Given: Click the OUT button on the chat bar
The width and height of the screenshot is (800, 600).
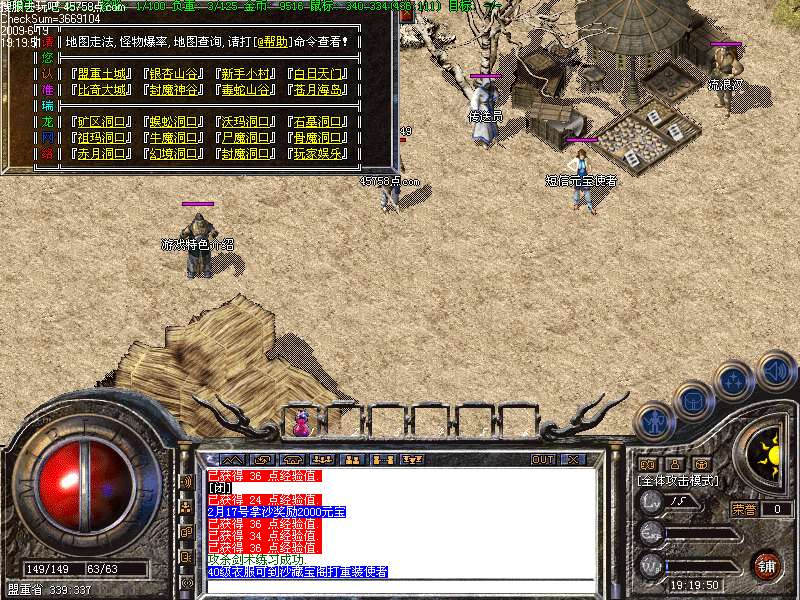Looking at the screenshot, I should coord(542,460).
